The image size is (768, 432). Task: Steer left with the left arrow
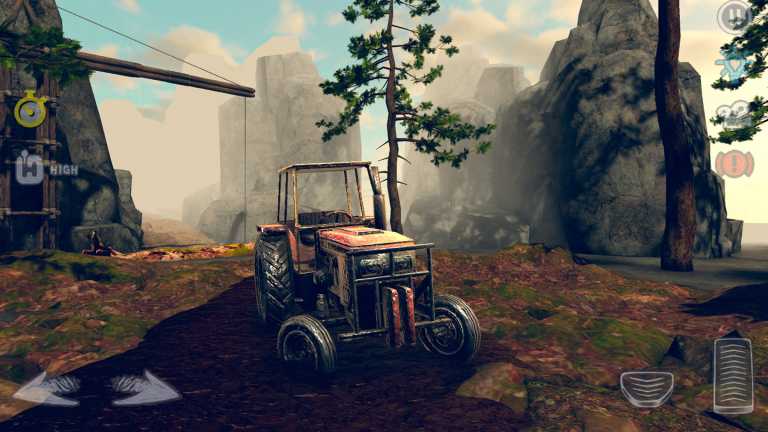[x=49, y=388]
